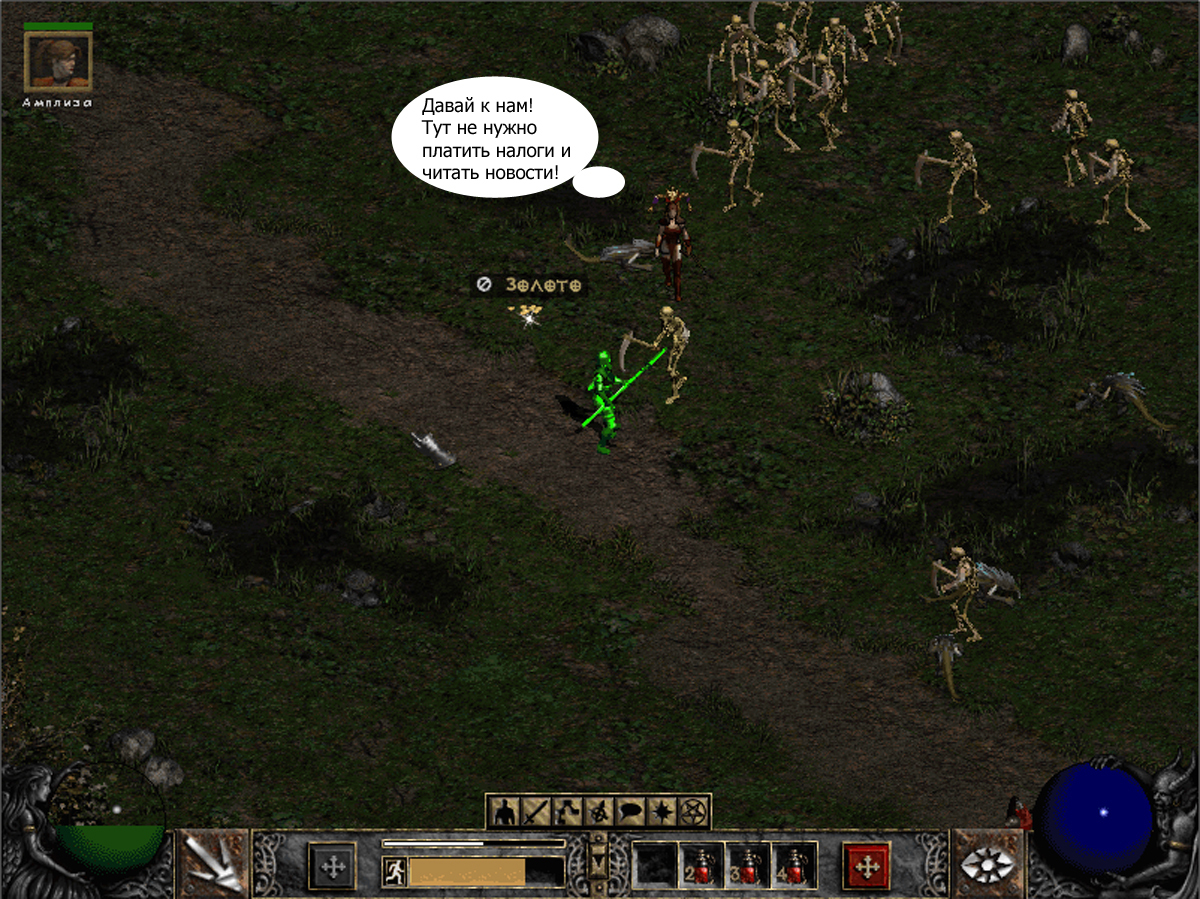Select the left-click arrow attack skill
The image size is (1200, 899).
click(214, 864)
